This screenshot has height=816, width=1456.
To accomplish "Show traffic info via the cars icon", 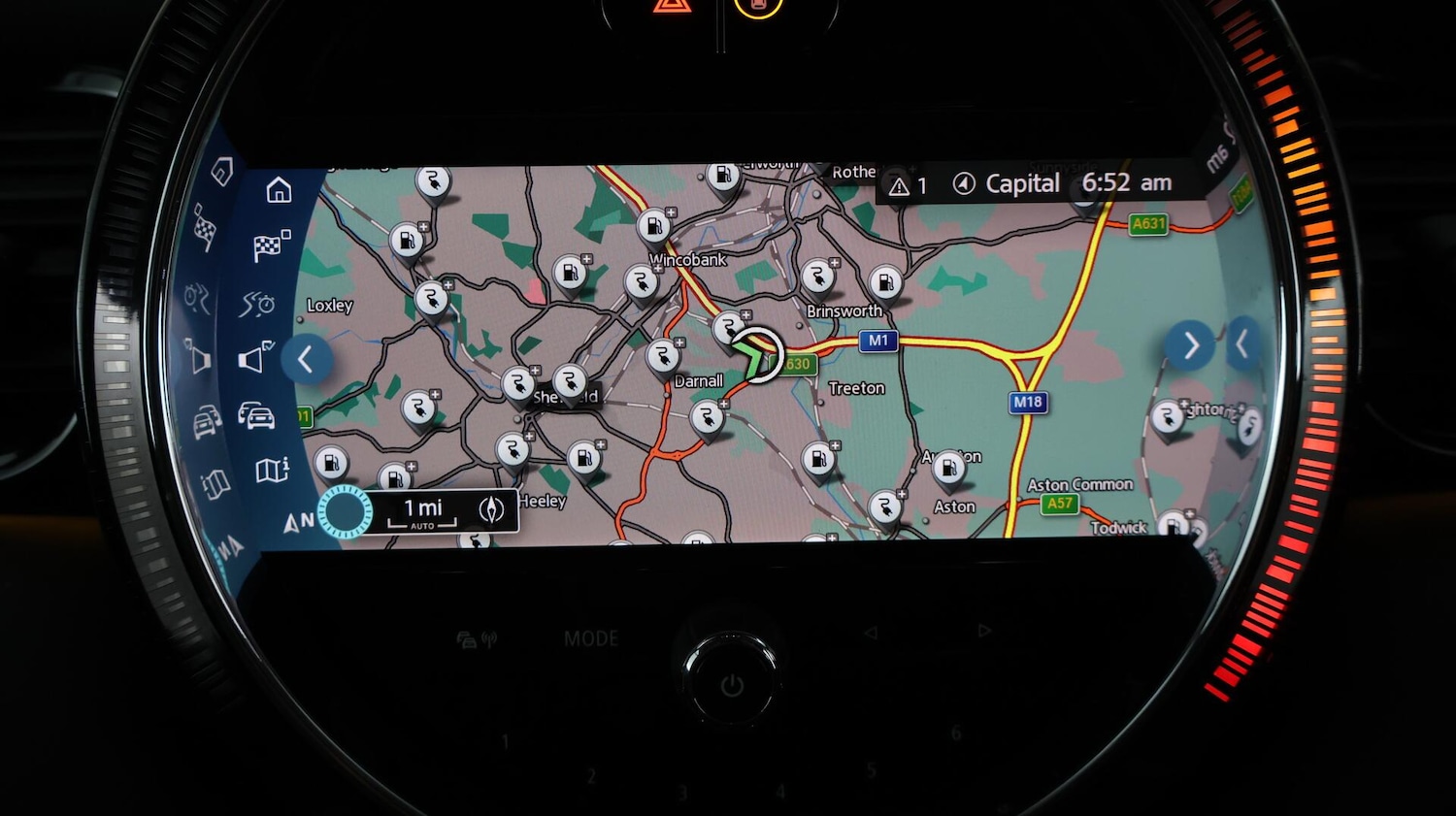I will coord(256,416).
